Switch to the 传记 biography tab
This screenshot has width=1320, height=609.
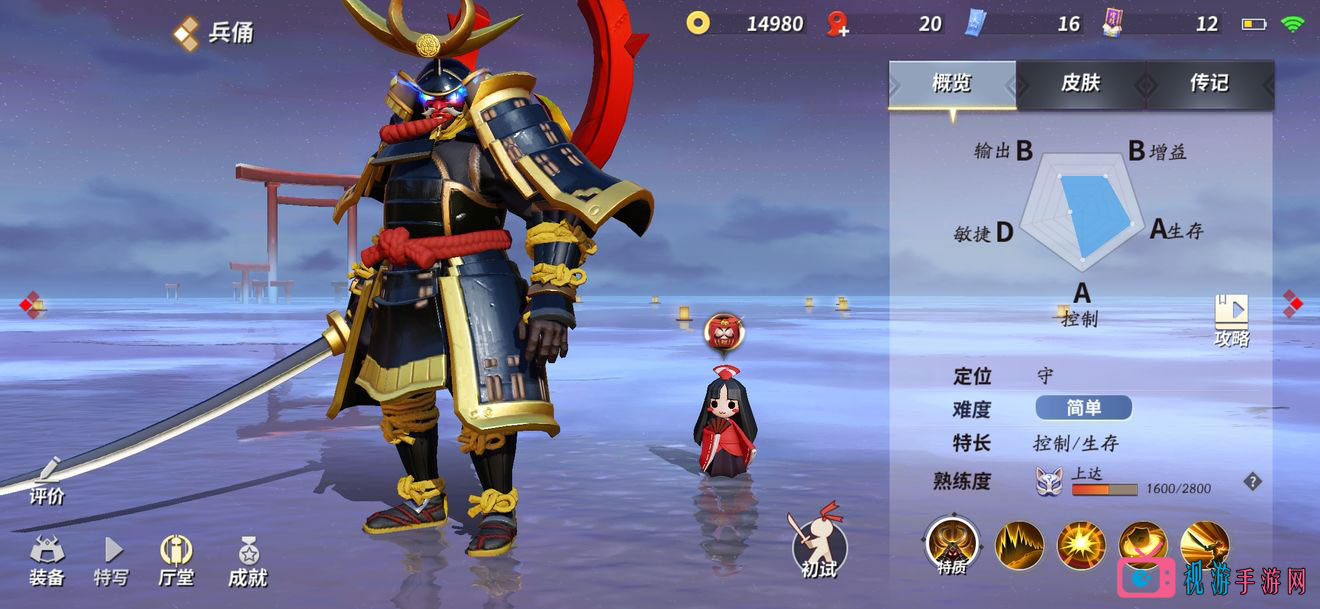(1209, 84)
